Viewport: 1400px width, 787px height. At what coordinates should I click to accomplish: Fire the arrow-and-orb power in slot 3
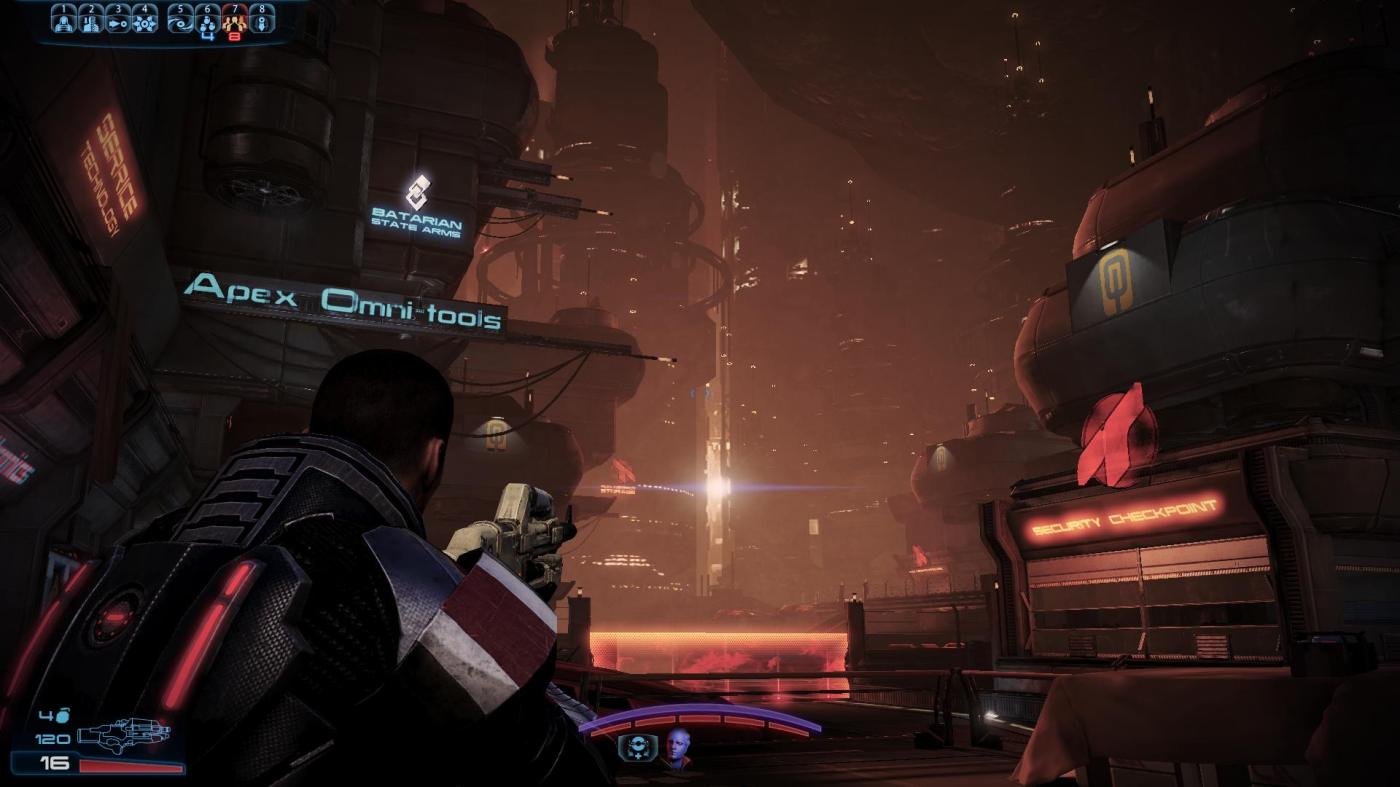pyautogui.click(x=117, y=21)
